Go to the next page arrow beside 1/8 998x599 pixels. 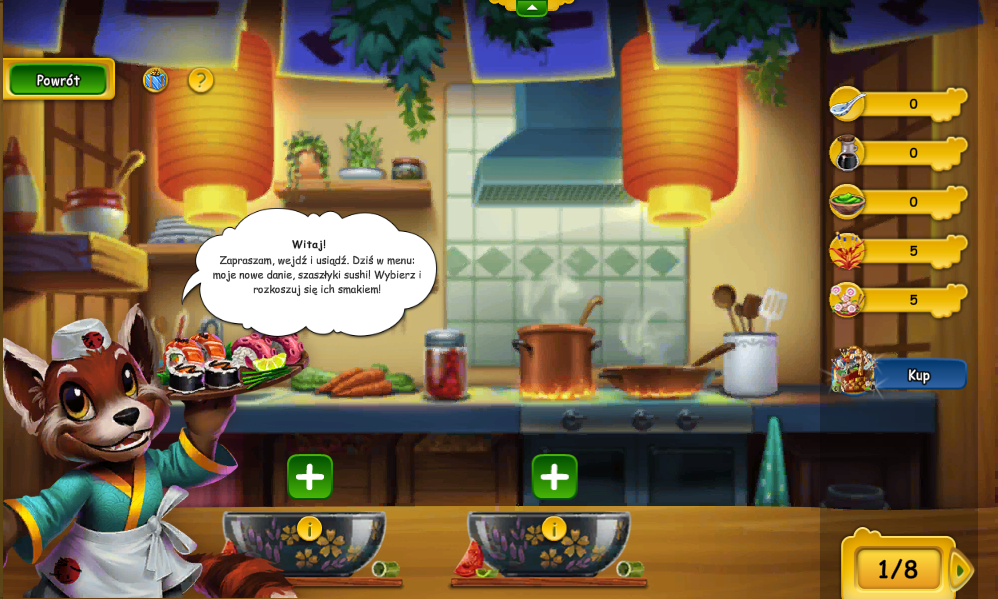click(x=960, y=569)
